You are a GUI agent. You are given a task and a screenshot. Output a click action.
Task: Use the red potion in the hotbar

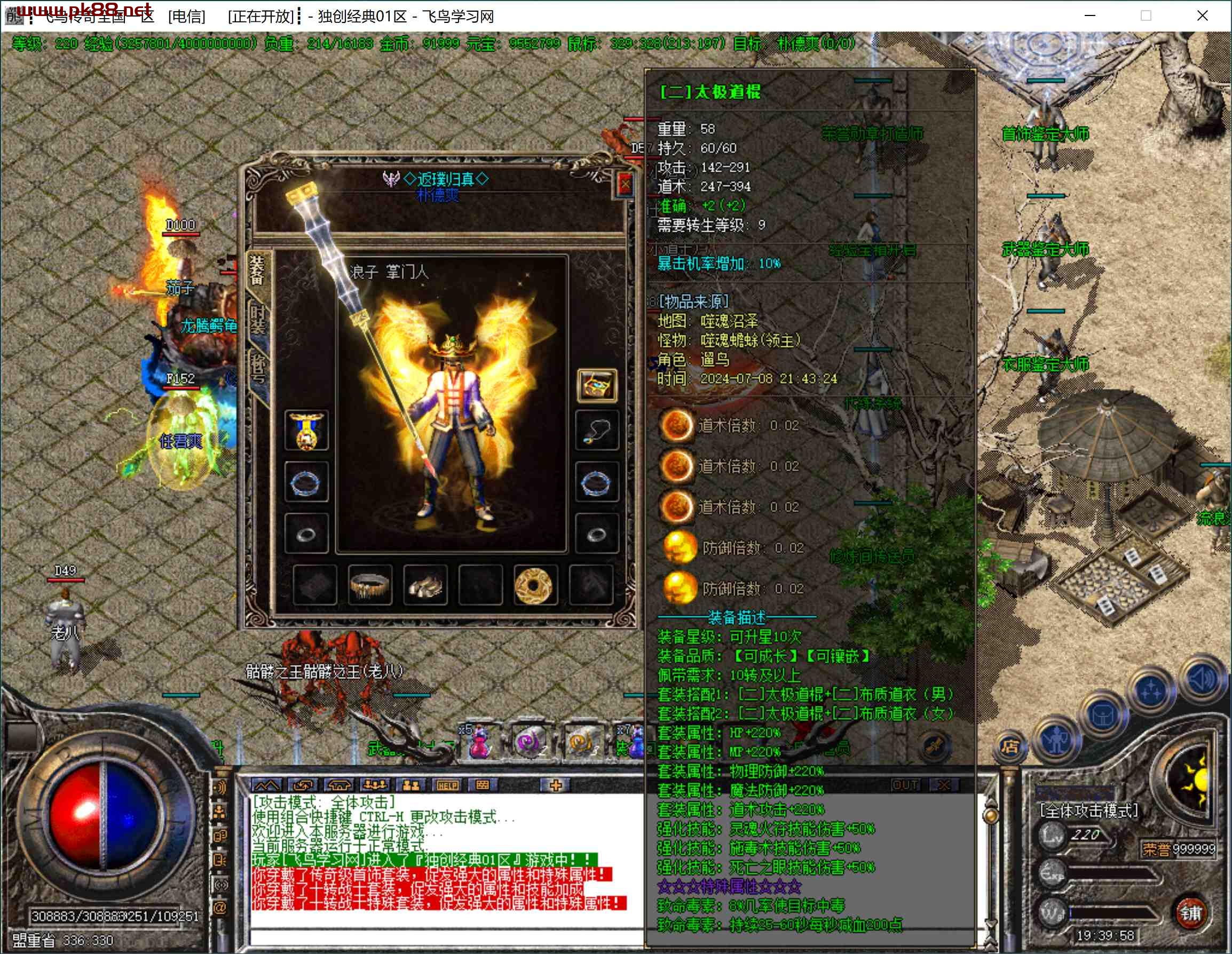(479, 742)
